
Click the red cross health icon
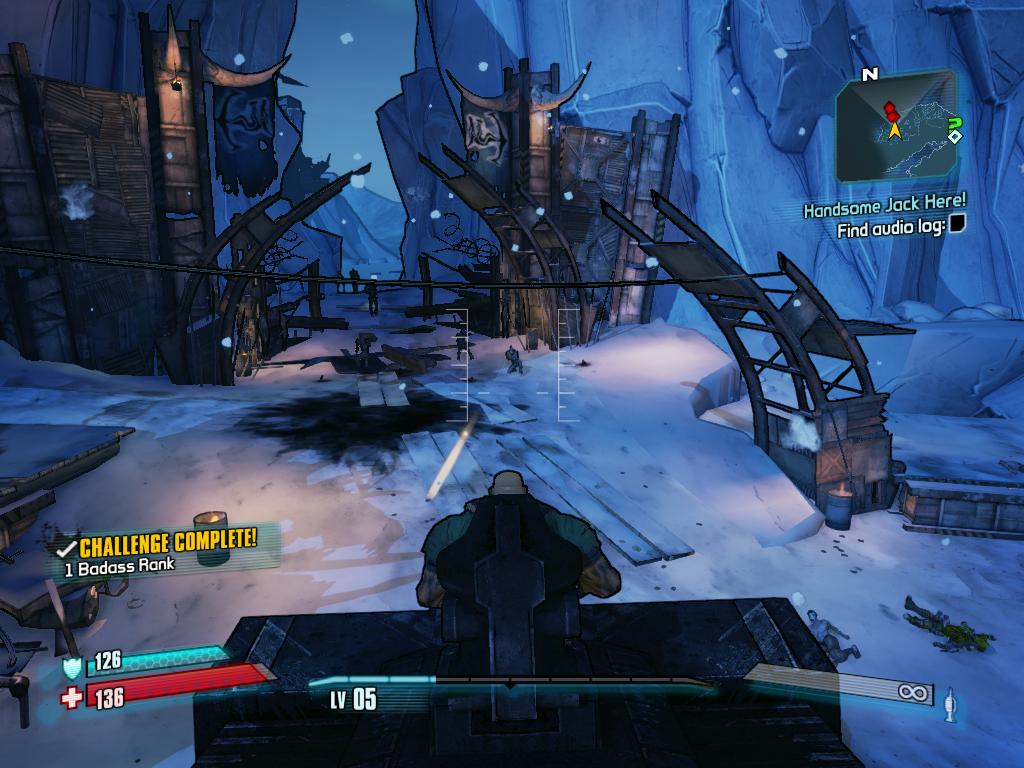[72, 697]
